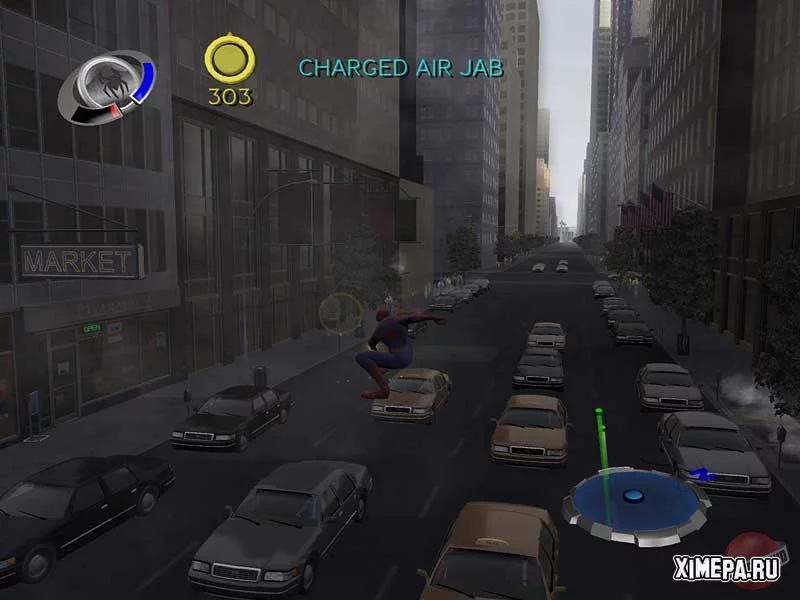The image size is (800, 600).
Task: Click the circular radar compass minimap
Action: click(635, 498)
